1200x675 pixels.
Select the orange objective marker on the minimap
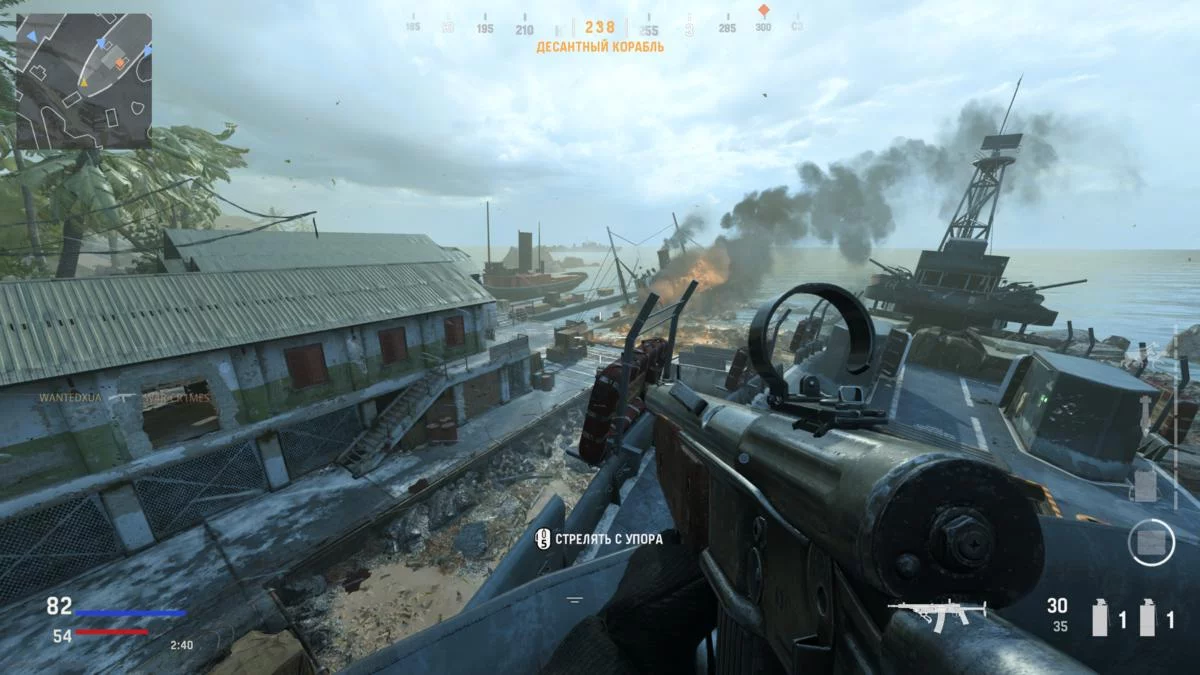120,63
